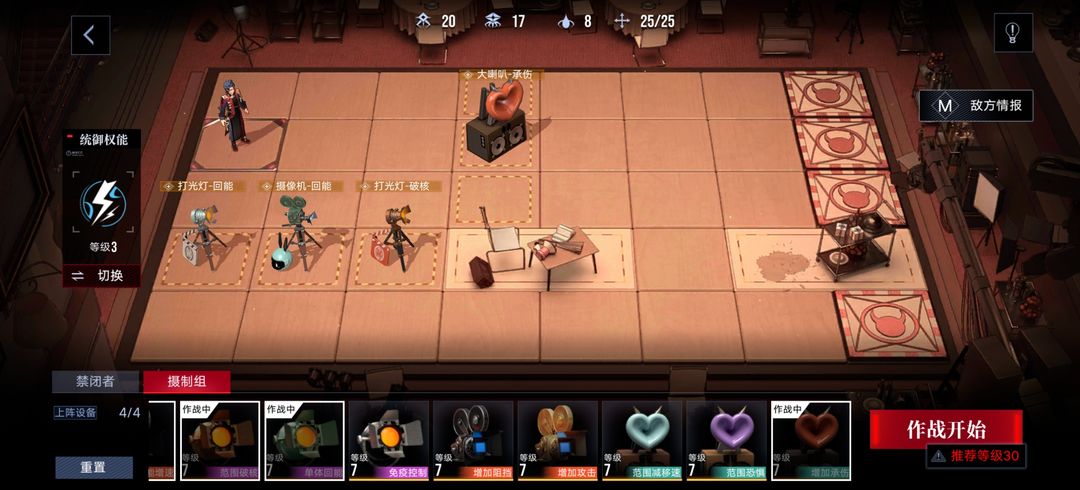Pick the 范围减移速 blue heart card
The width and height of the screenshot is (1080, 490).
click(642, 441)
